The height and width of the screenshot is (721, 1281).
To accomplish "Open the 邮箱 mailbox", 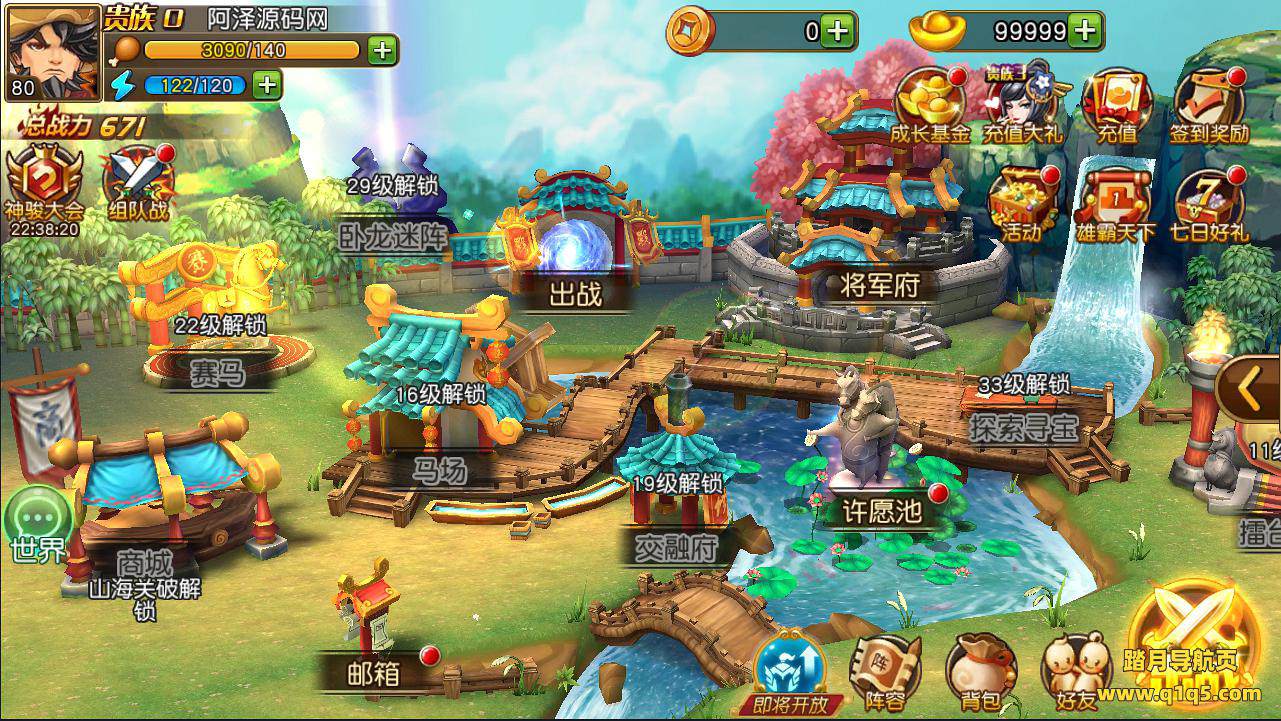I will (x=372, y=640).
